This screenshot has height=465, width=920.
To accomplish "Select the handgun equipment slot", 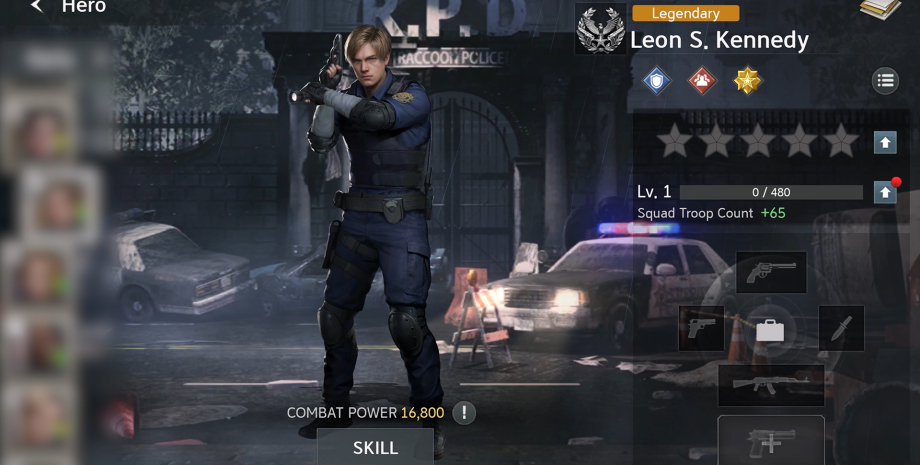I will tap(701, 328).
